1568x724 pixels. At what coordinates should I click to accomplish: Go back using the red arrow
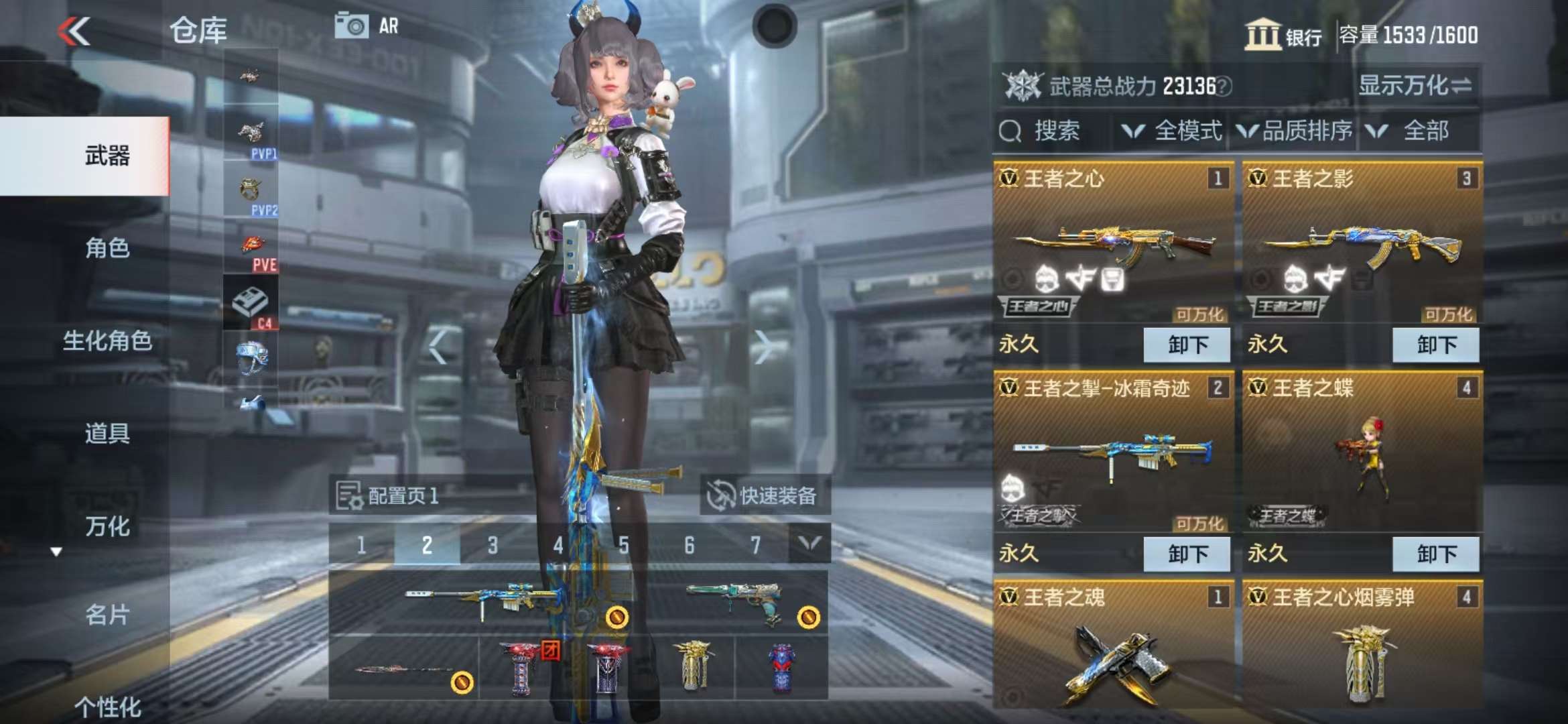pyautogui.click(x=74, y=31)
